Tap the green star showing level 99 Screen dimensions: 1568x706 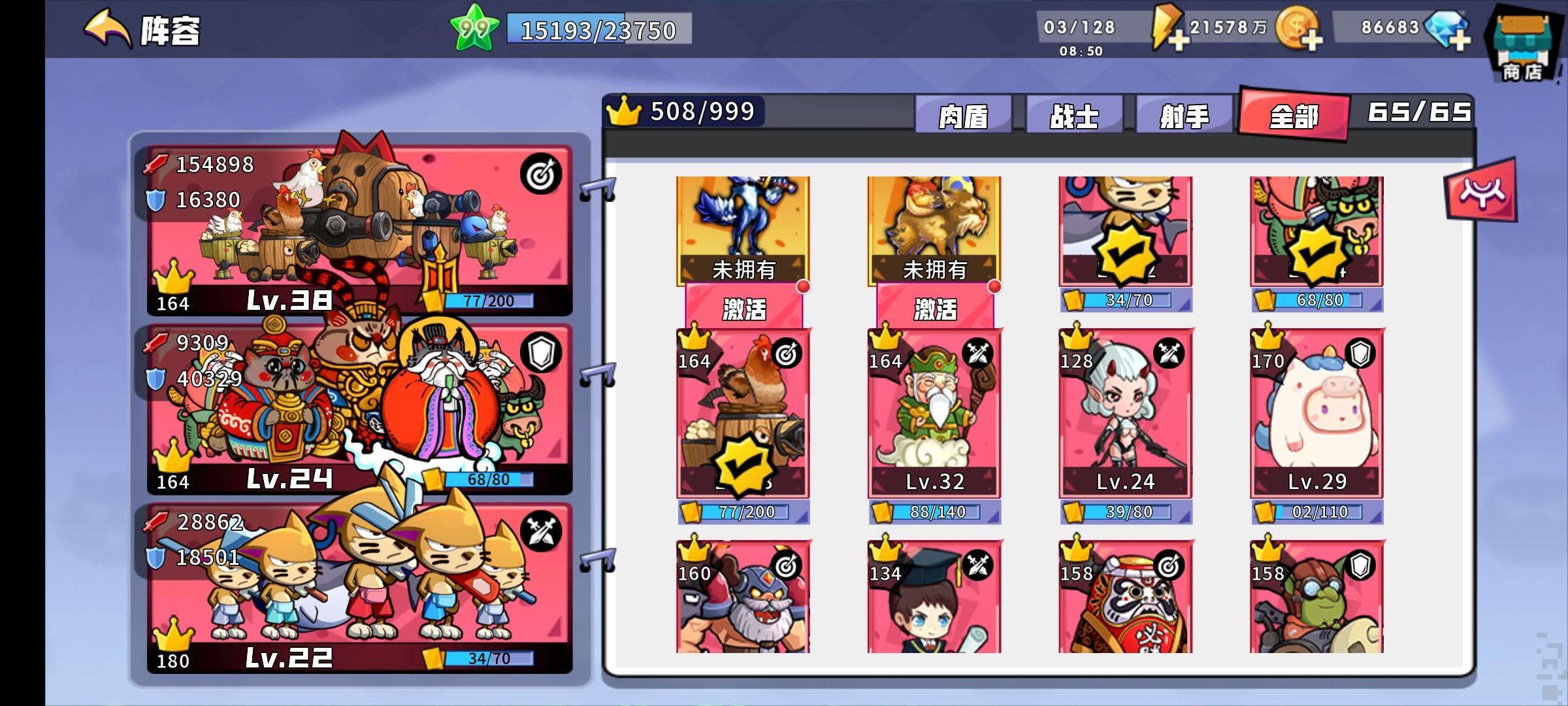[476, 27]
